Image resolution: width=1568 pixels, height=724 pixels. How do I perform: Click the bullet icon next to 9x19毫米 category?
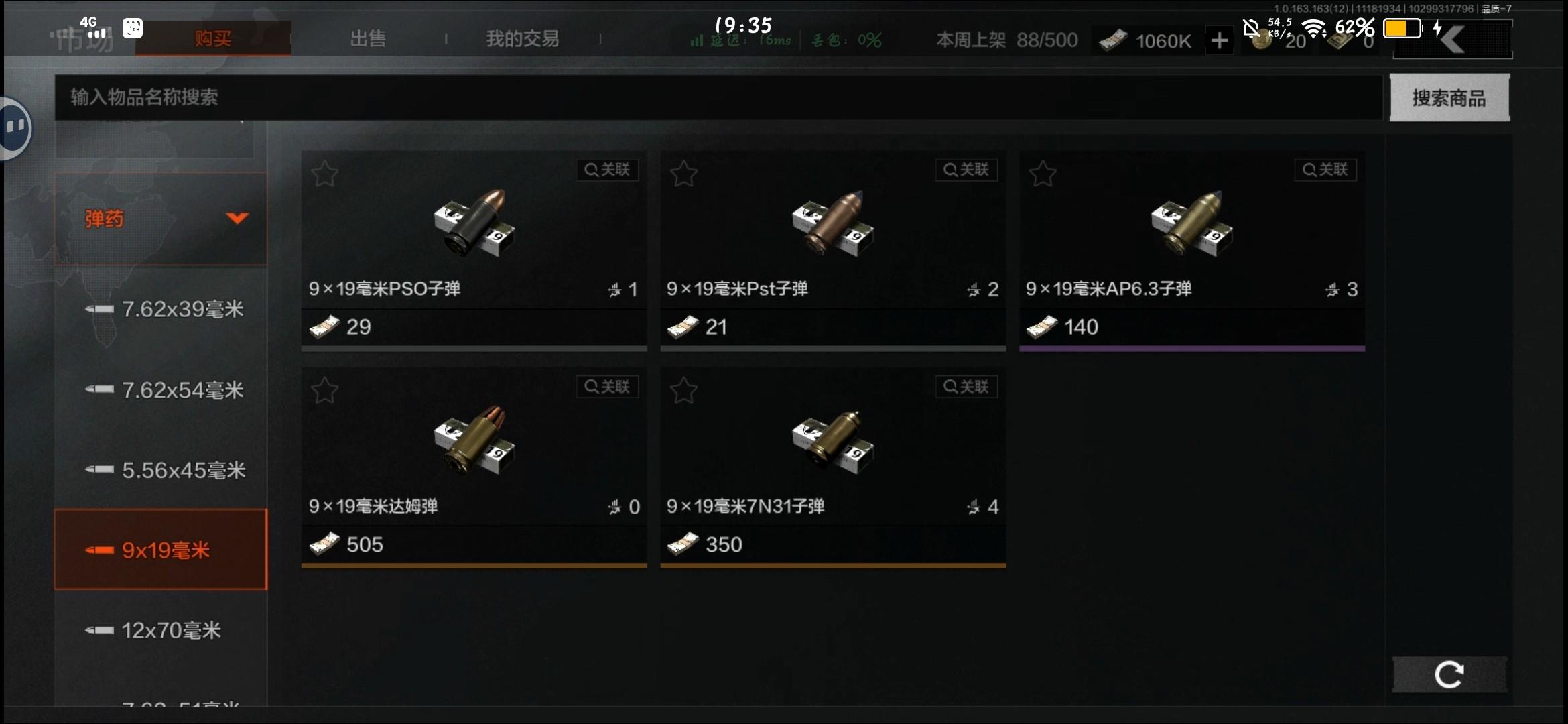click(99, 550)
